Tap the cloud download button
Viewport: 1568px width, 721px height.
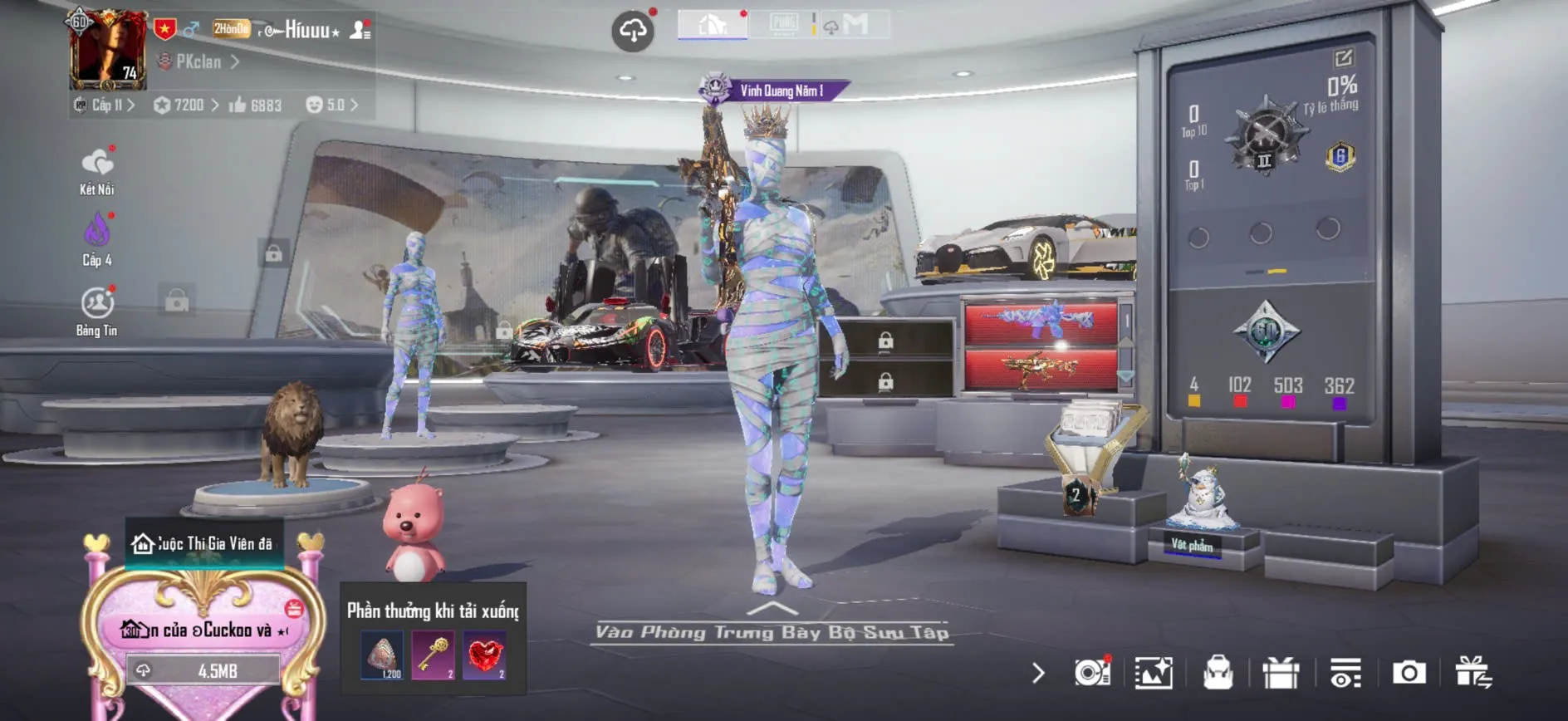coord(633,32)
